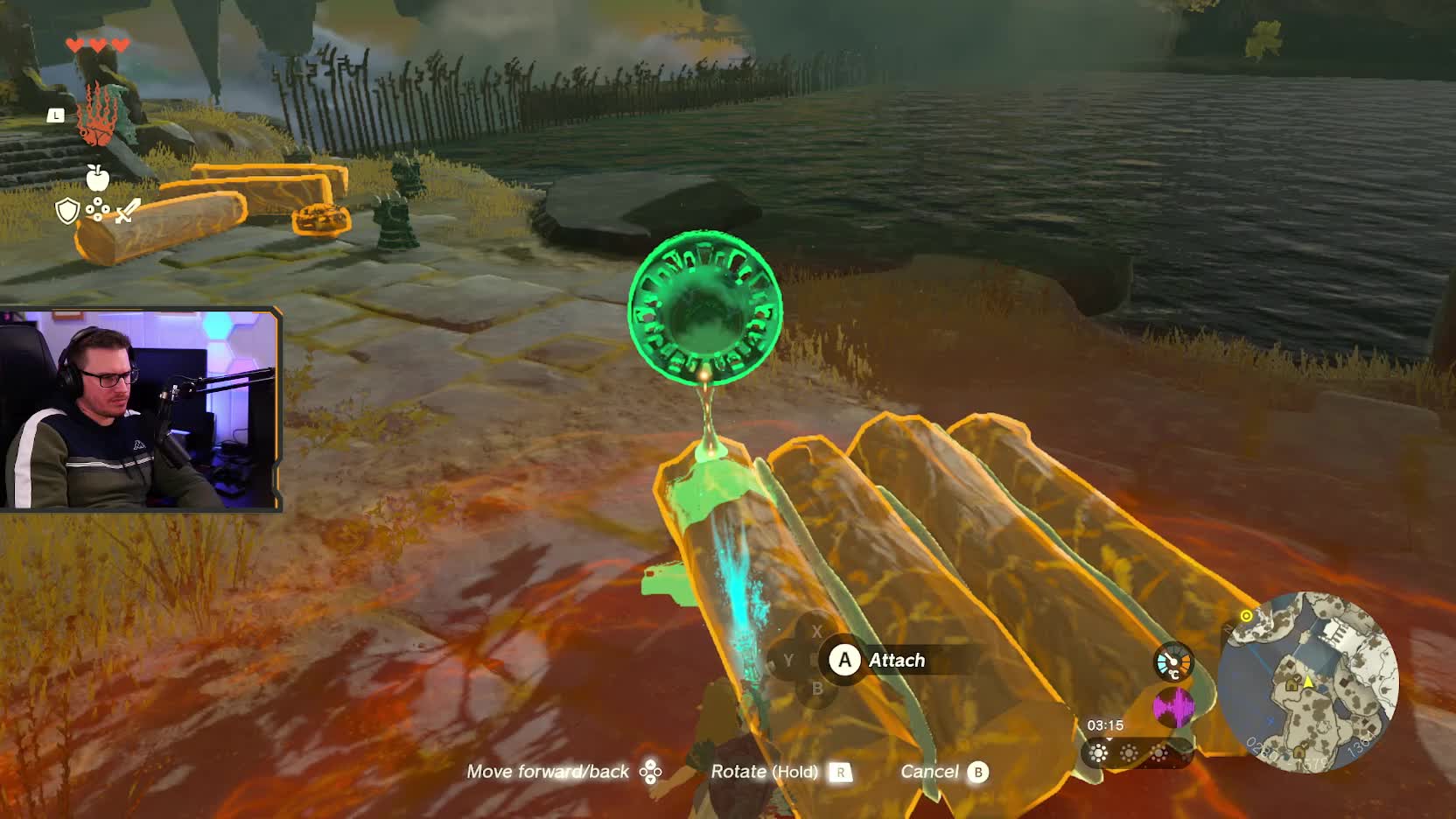Click the weather forecast sun icons
1456x819 pixels.
coord(1129,753)
